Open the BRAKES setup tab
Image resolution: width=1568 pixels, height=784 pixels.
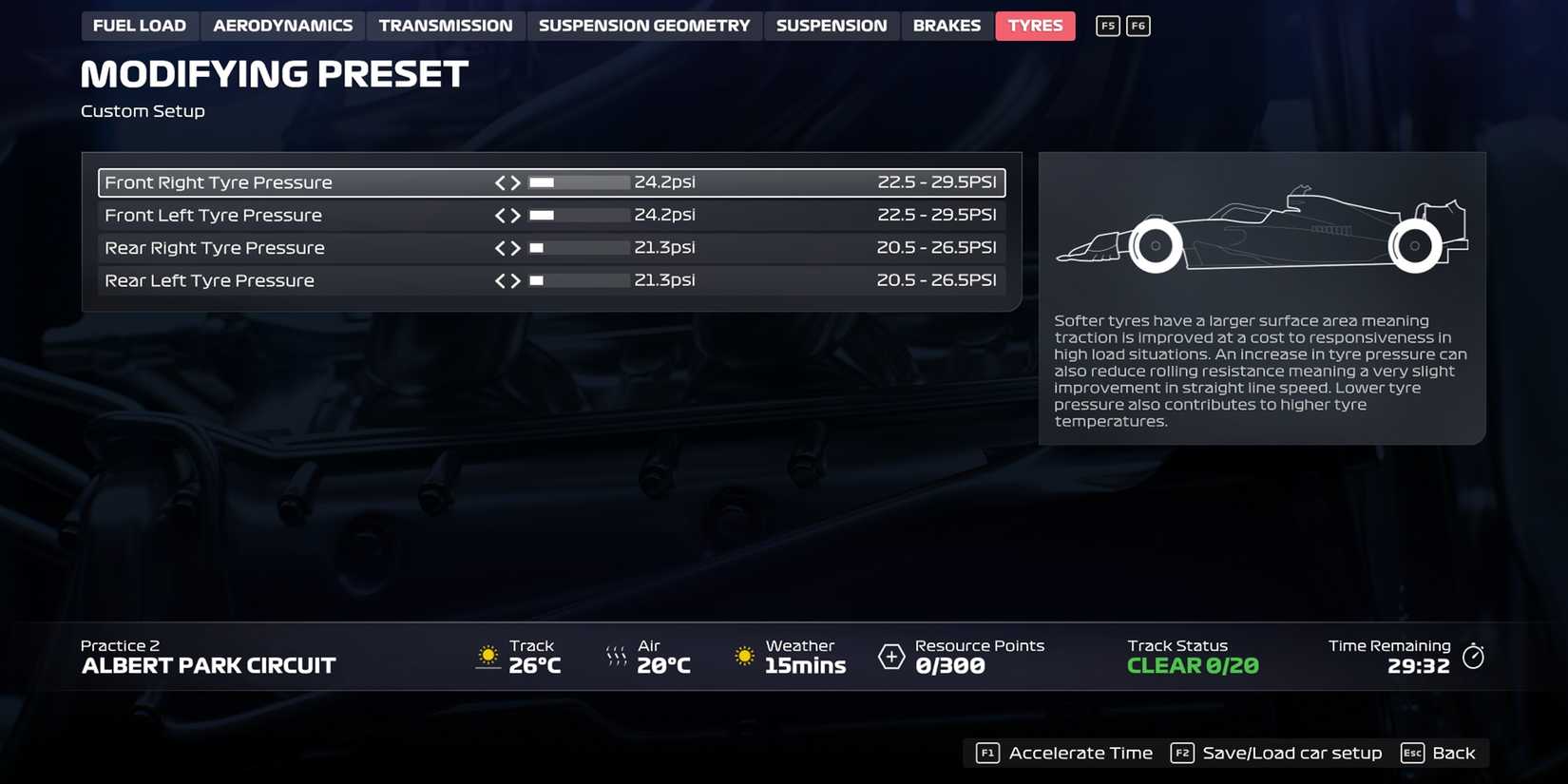click(x=947, y=26)
